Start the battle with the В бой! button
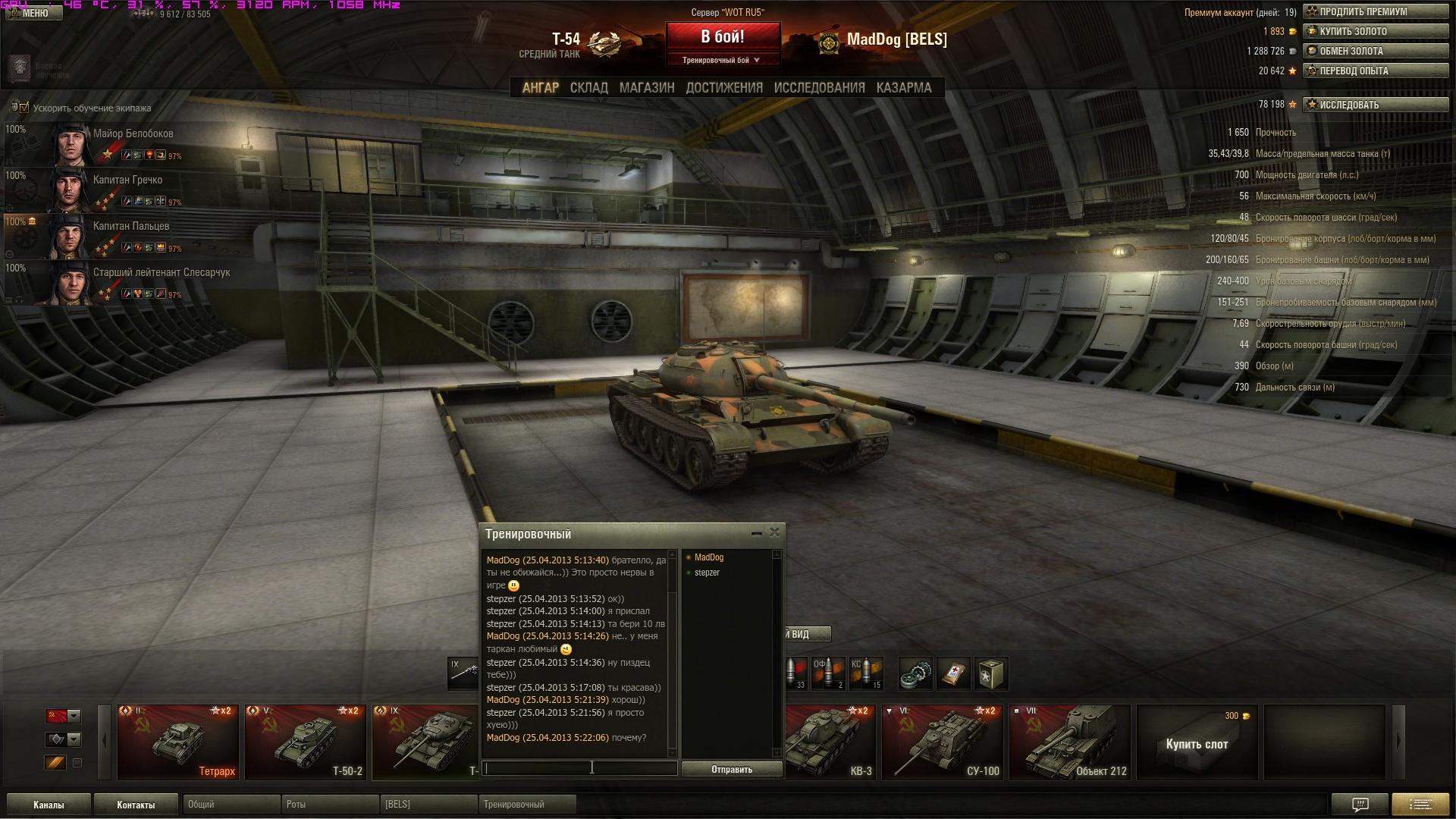 tap(722, 37)
